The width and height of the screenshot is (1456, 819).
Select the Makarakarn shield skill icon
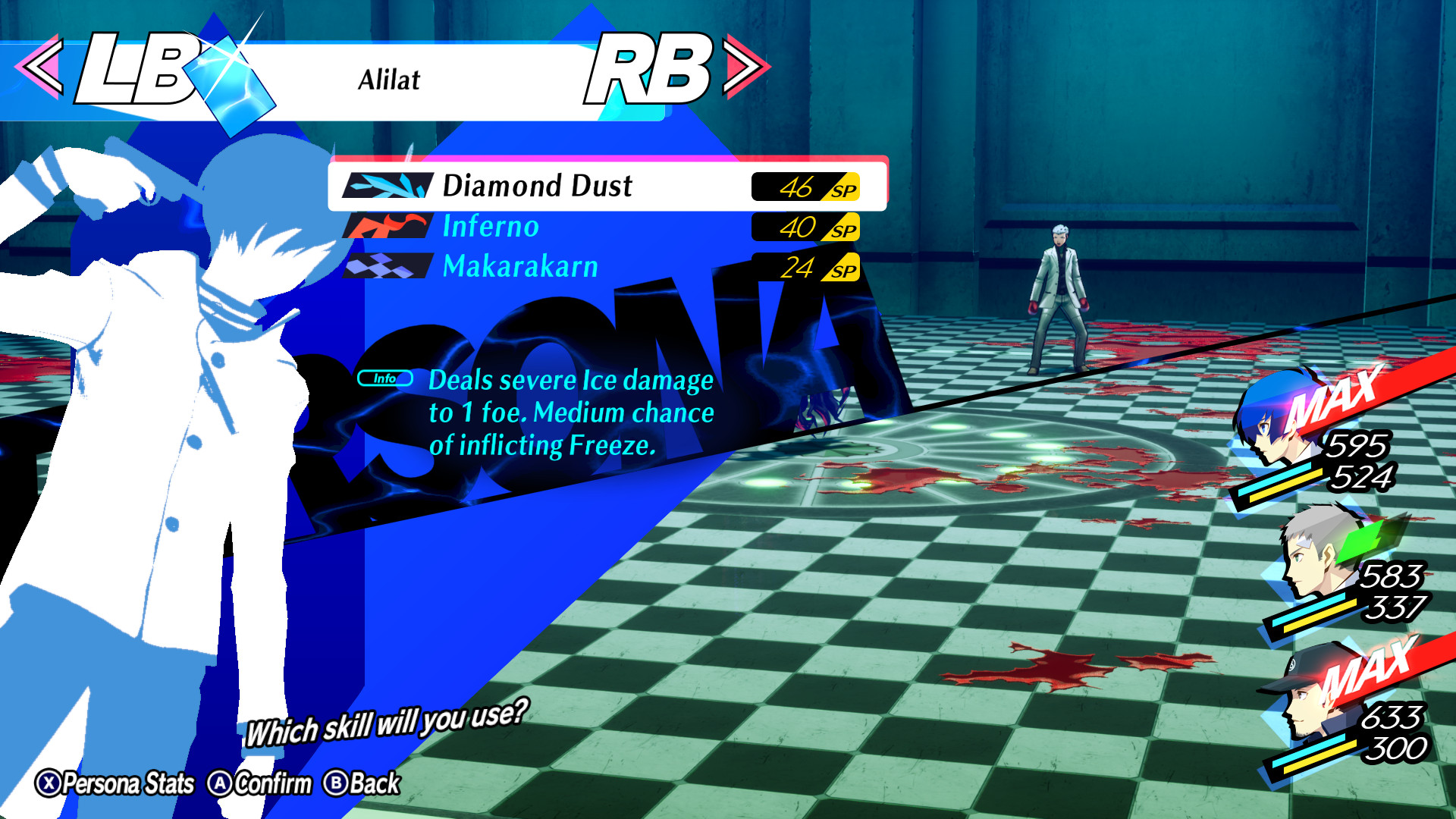388,267
